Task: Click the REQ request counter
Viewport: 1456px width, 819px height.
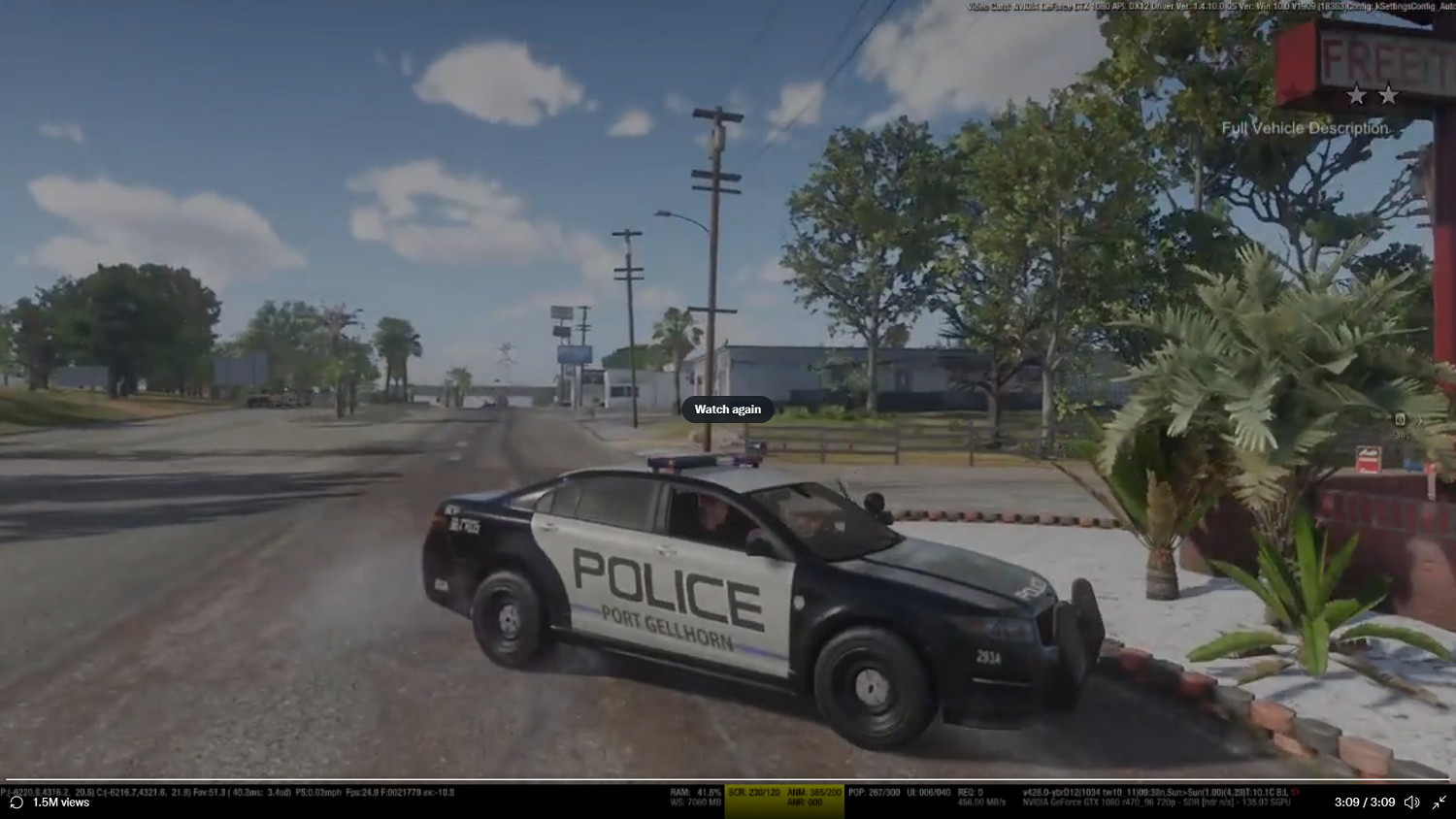Action: click(969, 792)
